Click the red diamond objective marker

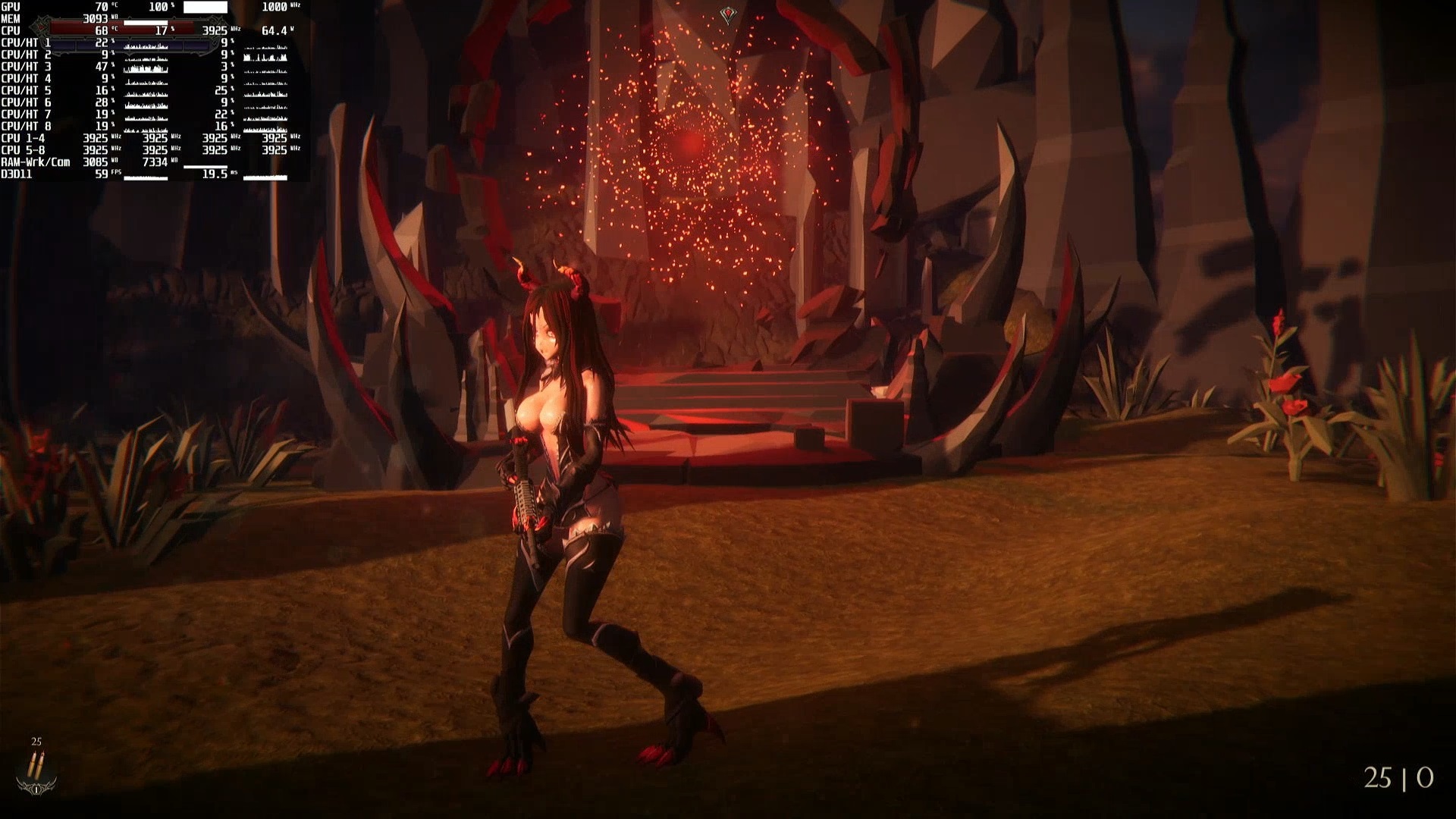pyautogui.click(x=728, y=14)
